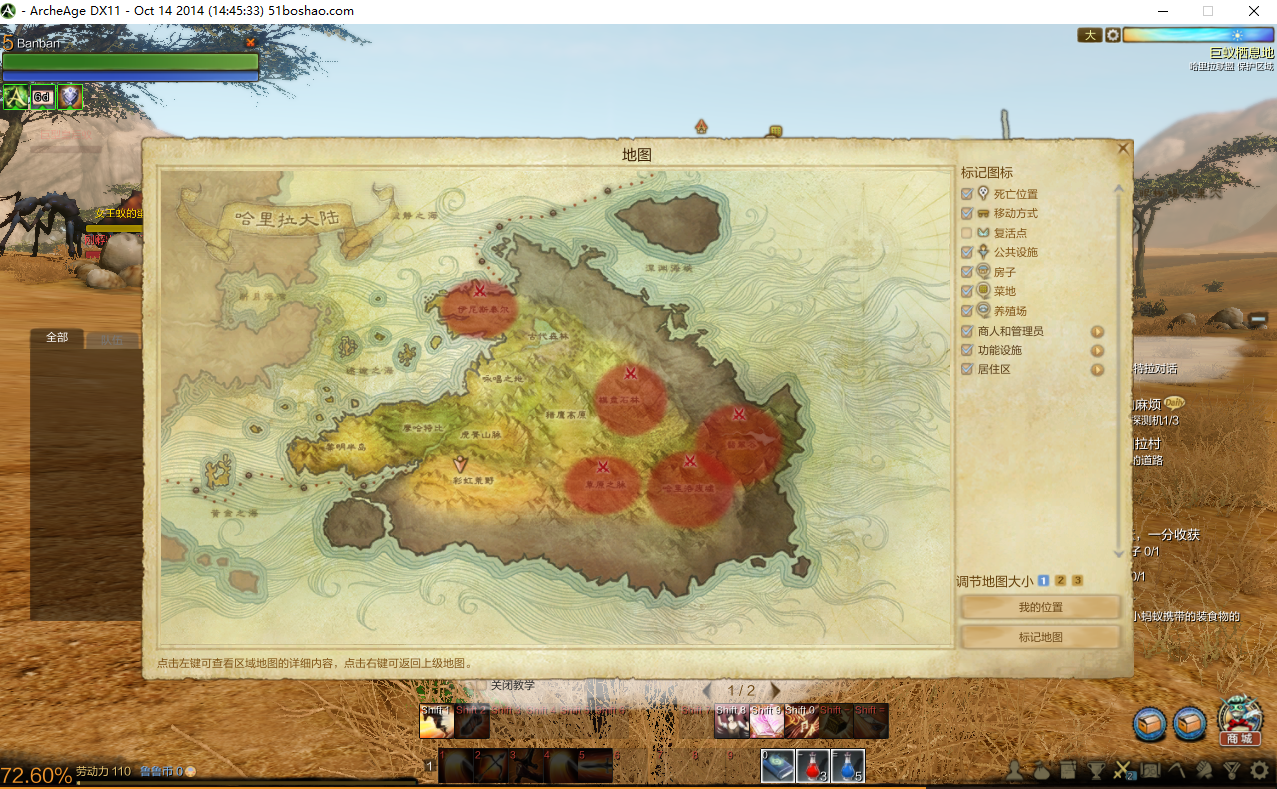Set map size to option 2
Screen dimensions: 1277x789
(x=1060, y=581)
